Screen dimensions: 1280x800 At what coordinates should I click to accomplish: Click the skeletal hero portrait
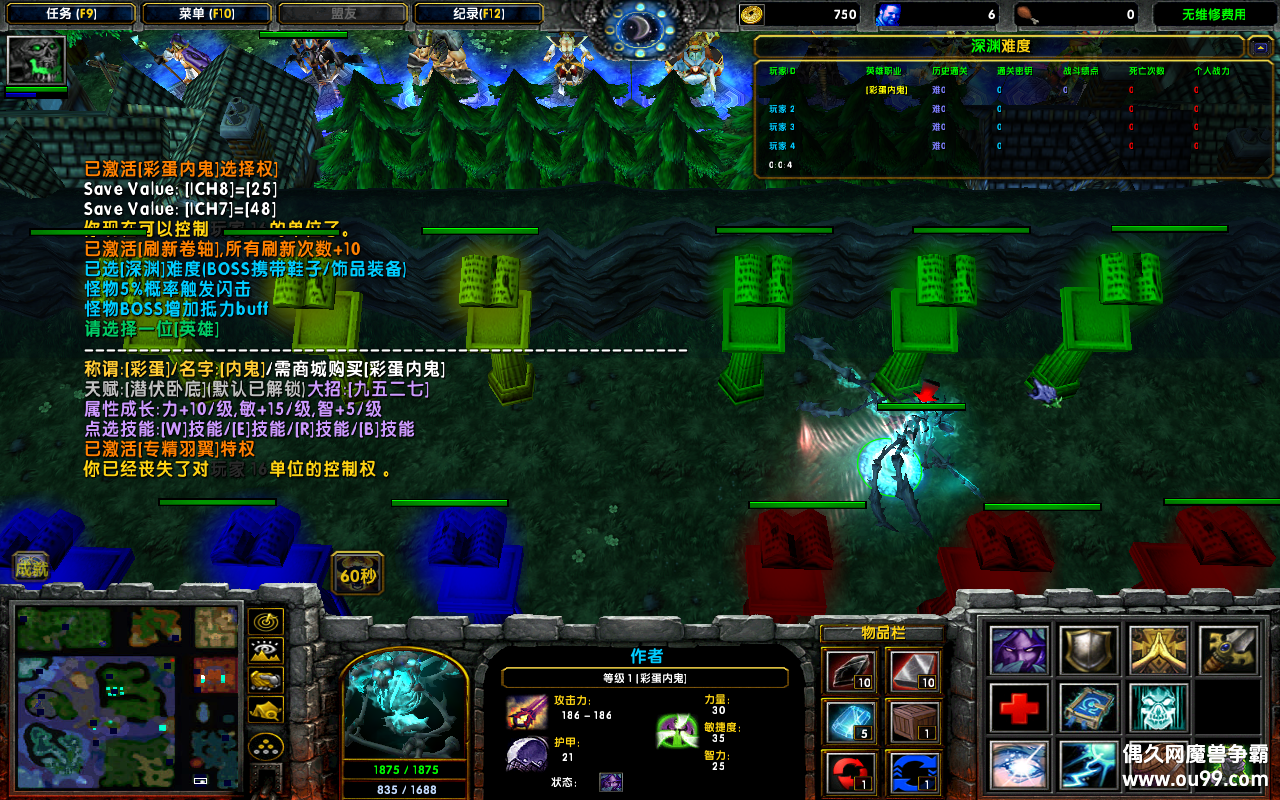[405, 701]
